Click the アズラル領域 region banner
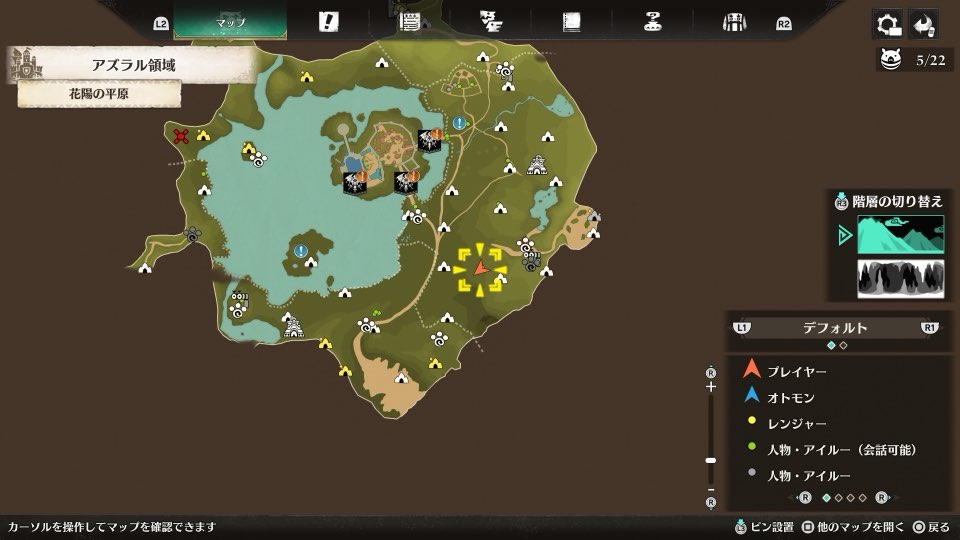Image resolution: width=960 pixels, height=540 pixels. click(140, 65)
